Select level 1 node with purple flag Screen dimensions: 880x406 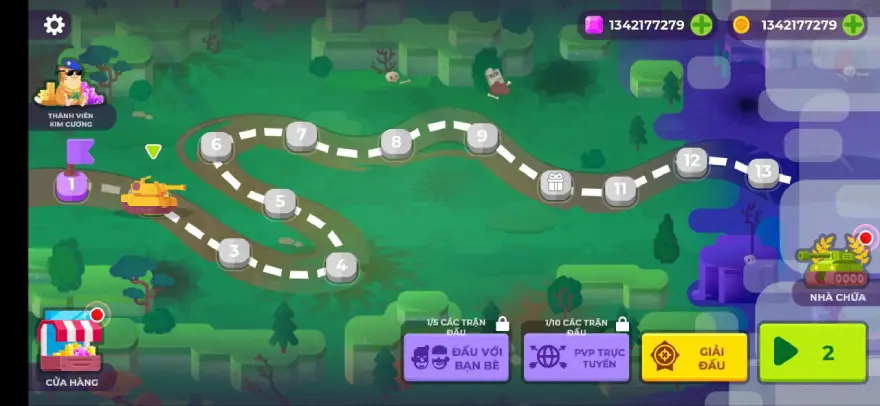coord(72,183)
